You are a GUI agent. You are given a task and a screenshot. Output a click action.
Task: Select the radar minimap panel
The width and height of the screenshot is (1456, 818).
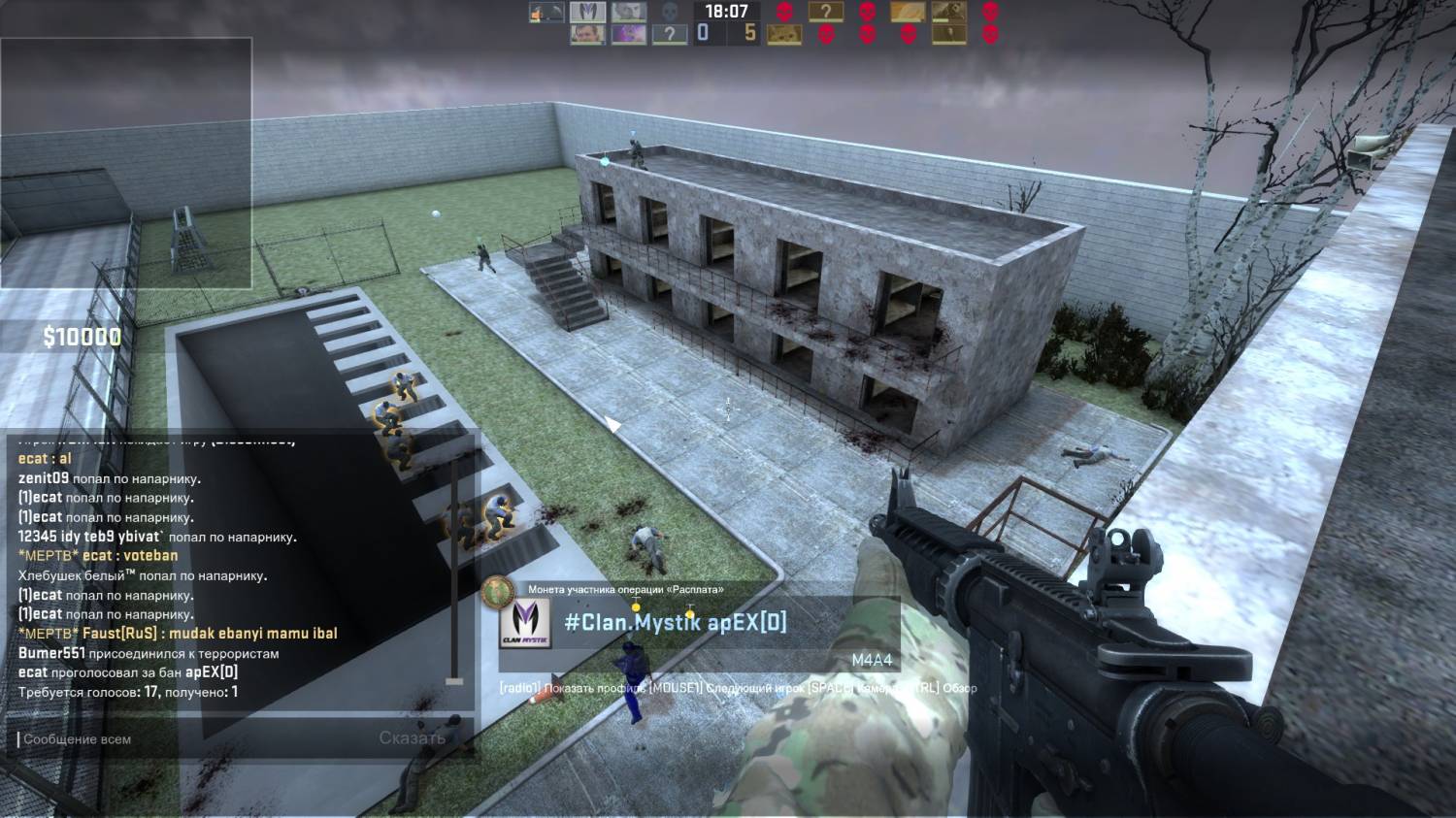click(x=126, y=162)
